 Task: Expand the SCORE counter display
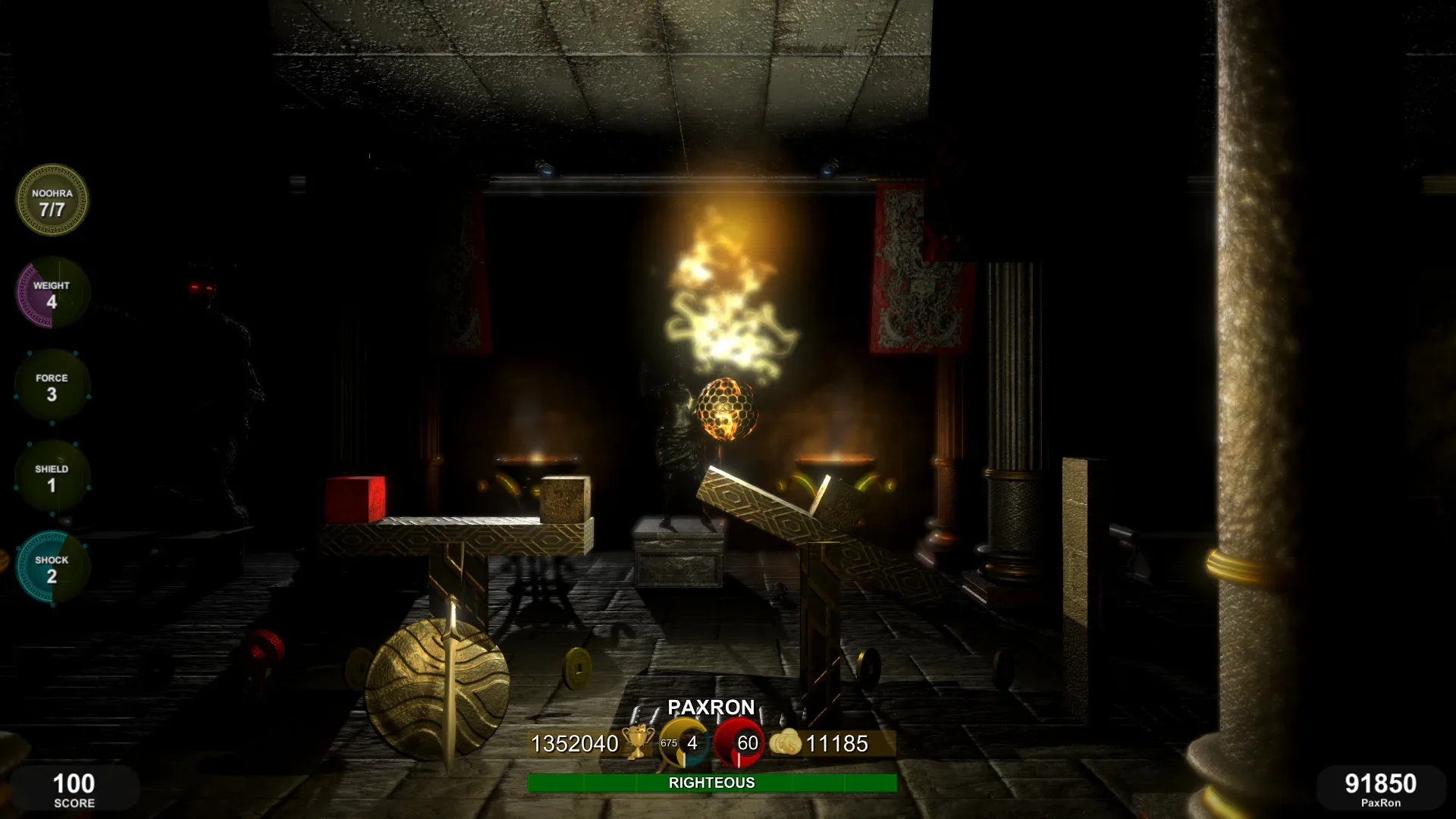pos(76,790)
